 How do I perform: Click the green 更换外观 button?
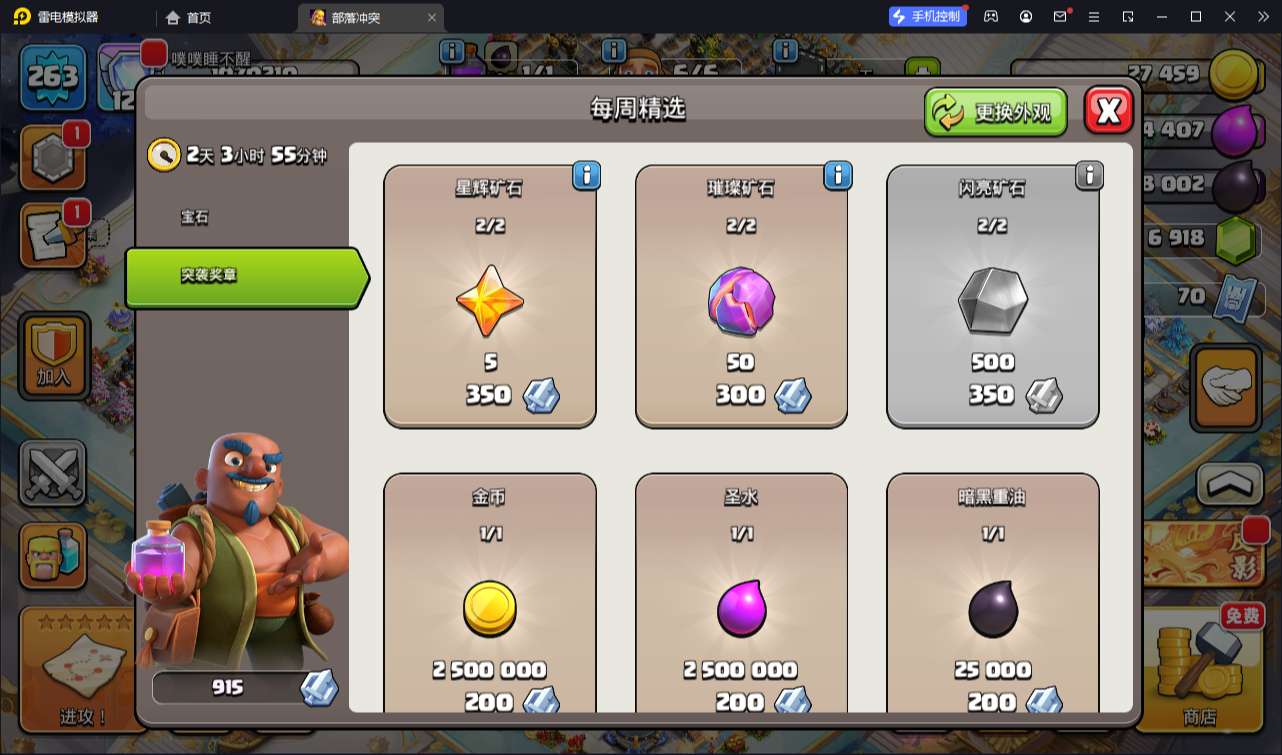pos(995,112)
